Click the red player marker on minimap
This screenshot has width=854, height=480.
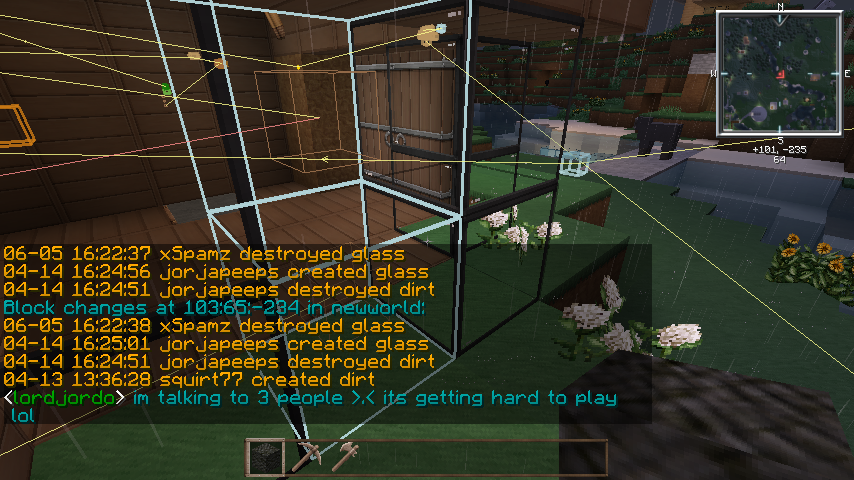pos(780,74)
